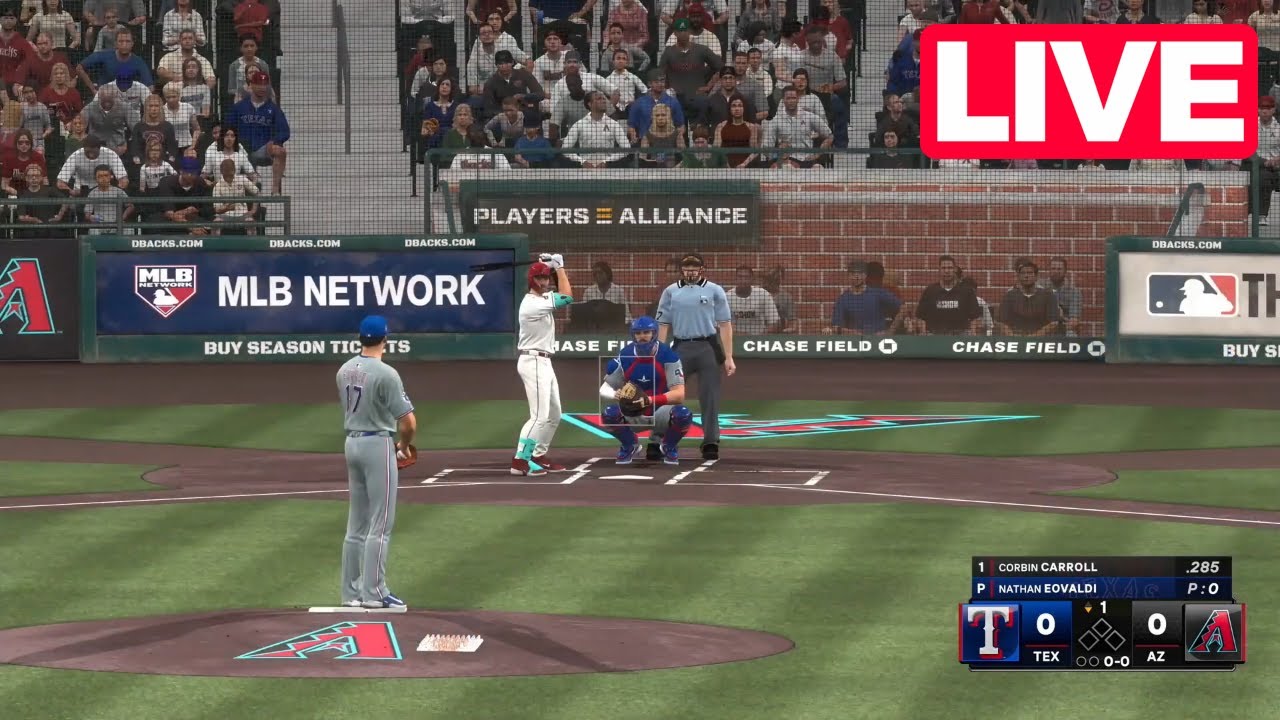Click the Arizona Diamondbacks "A" logo icon
Screen dimensions: 1280x720
[1213, 634]
